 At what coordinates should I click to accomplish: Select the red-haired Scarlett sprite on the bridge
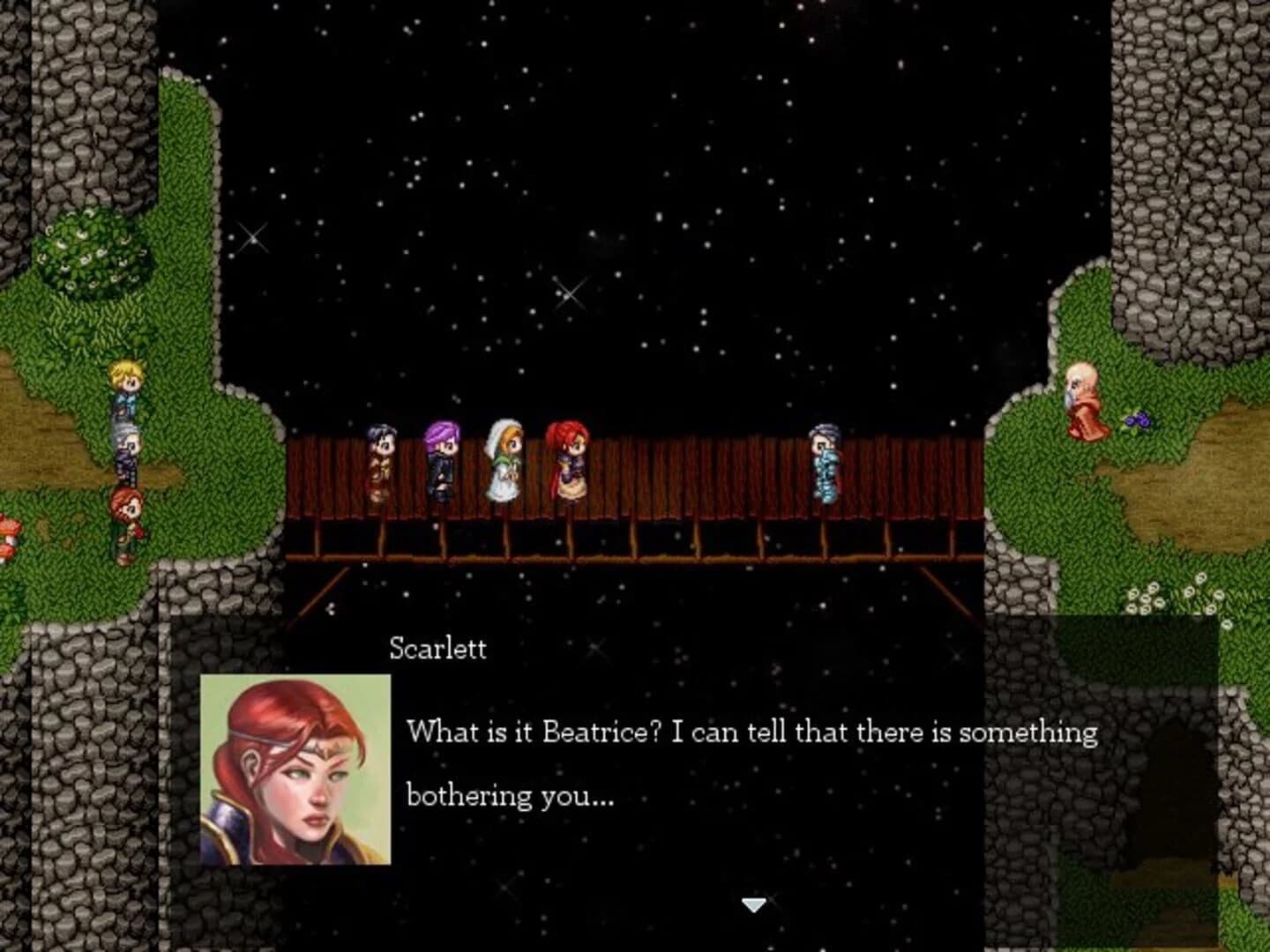(x=569, y=463)
